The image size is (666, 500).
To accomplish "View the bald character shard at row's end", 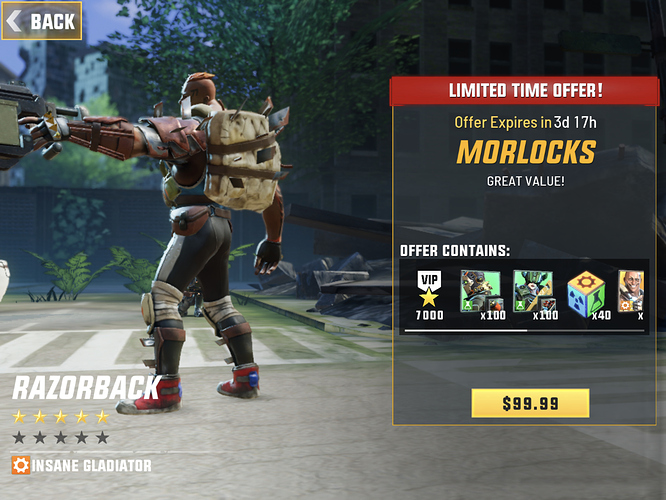I will tap(632, 292).
